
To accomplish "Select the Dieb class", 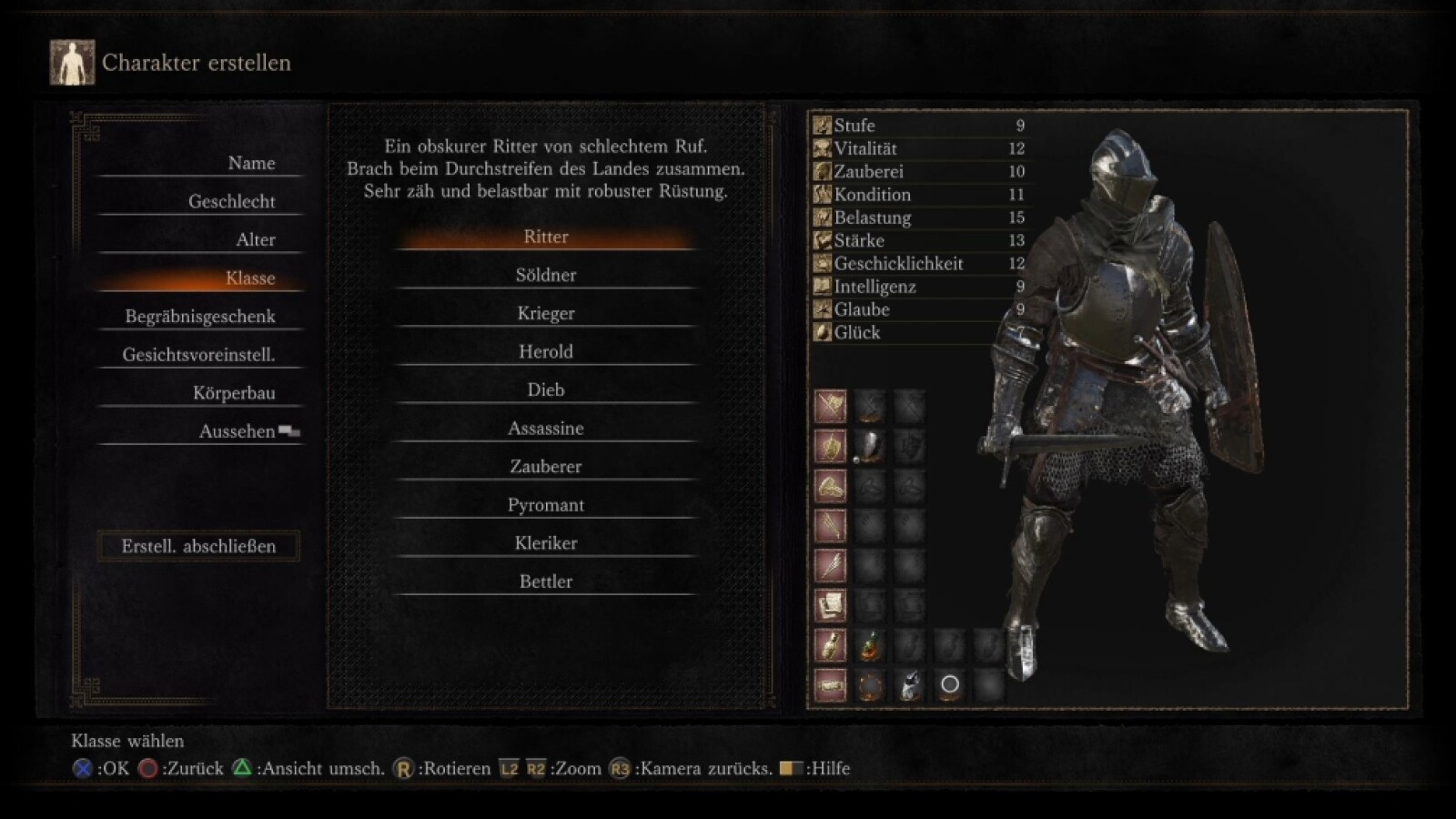I will tap(546, 389).
